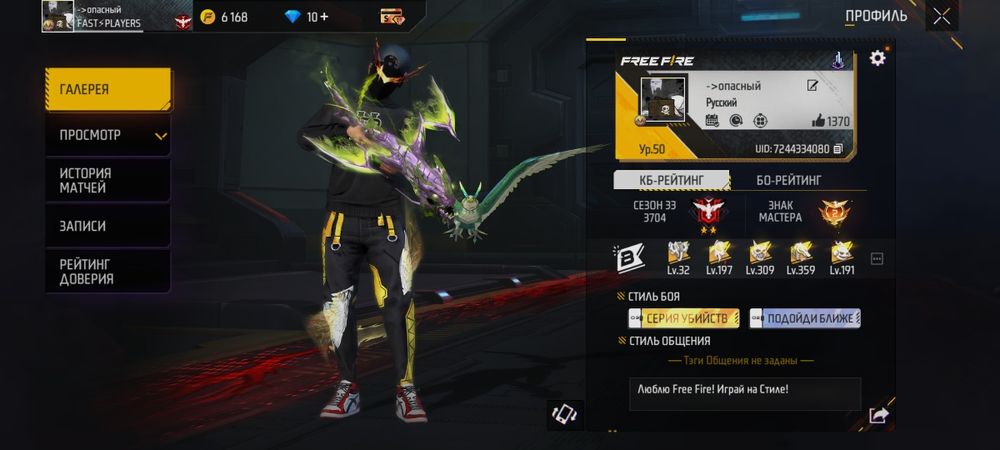This screenshot has height=450, width=1000.
Task: Rotate the character view
Action: click(x=565, y=414)
